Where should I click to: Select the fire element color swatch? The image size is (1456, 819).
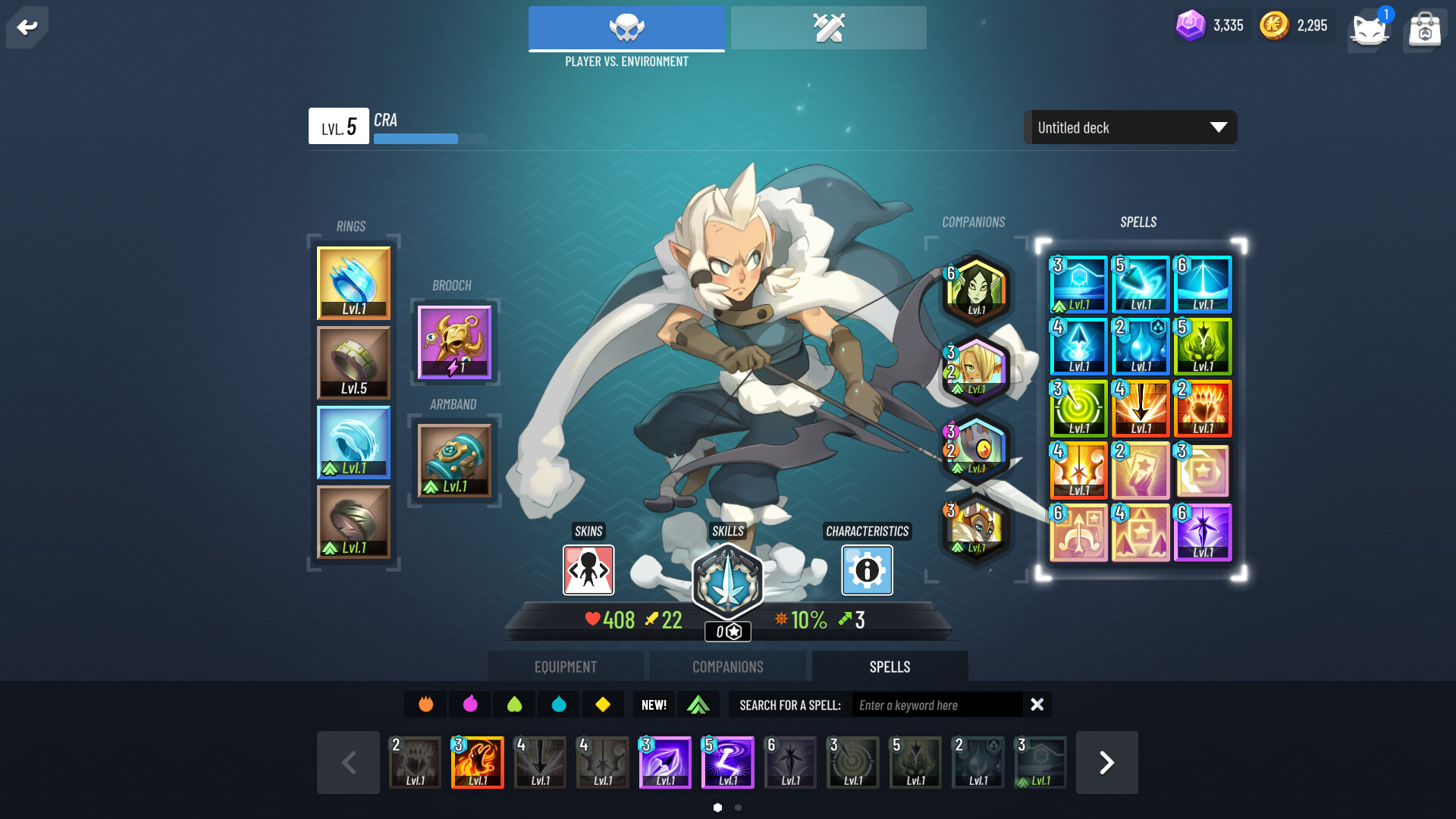tap(425, 704)
